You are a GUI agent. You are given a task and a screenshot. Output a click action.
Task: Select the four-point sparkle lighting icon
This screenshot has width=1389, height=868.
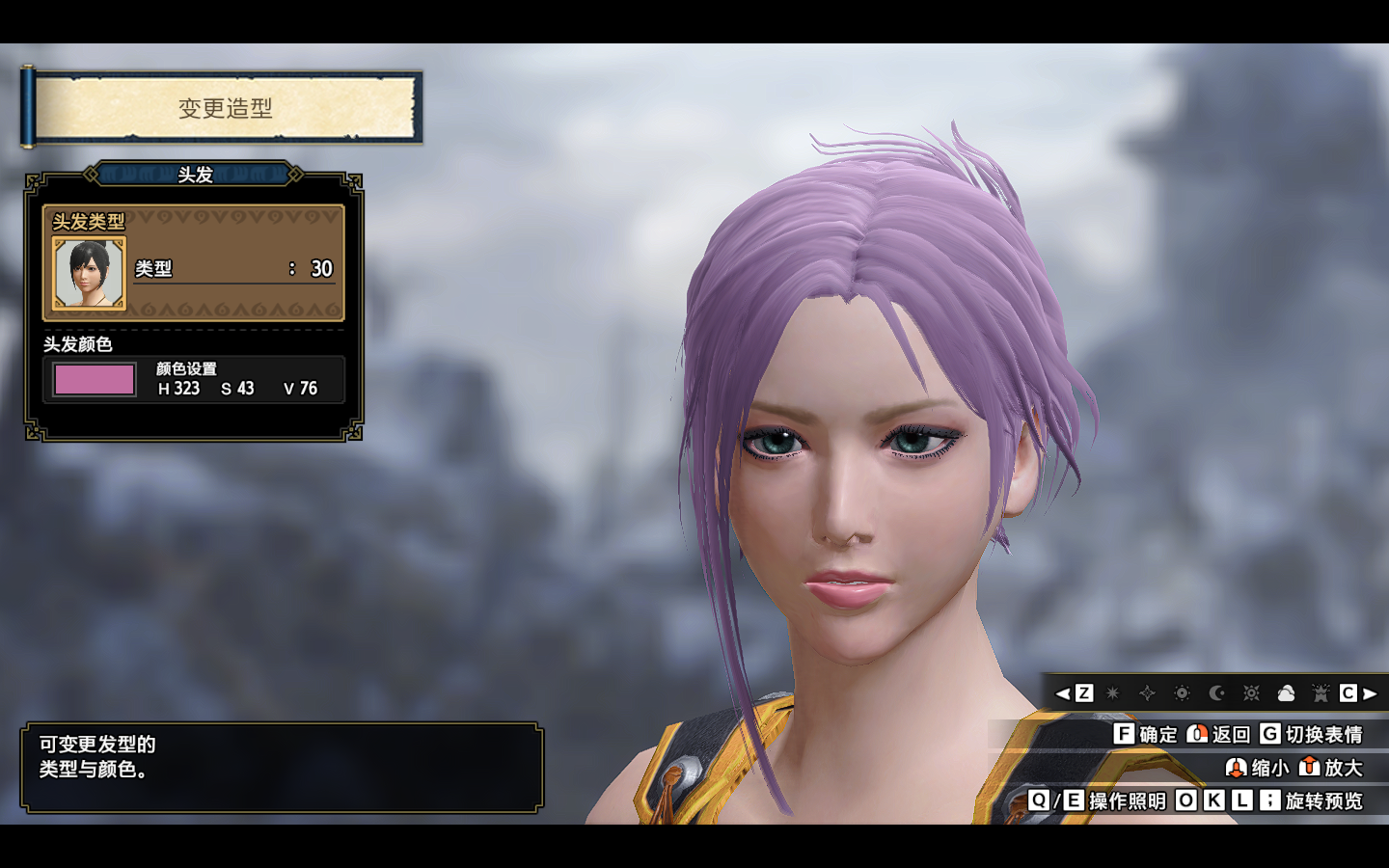pos(1147,692)
